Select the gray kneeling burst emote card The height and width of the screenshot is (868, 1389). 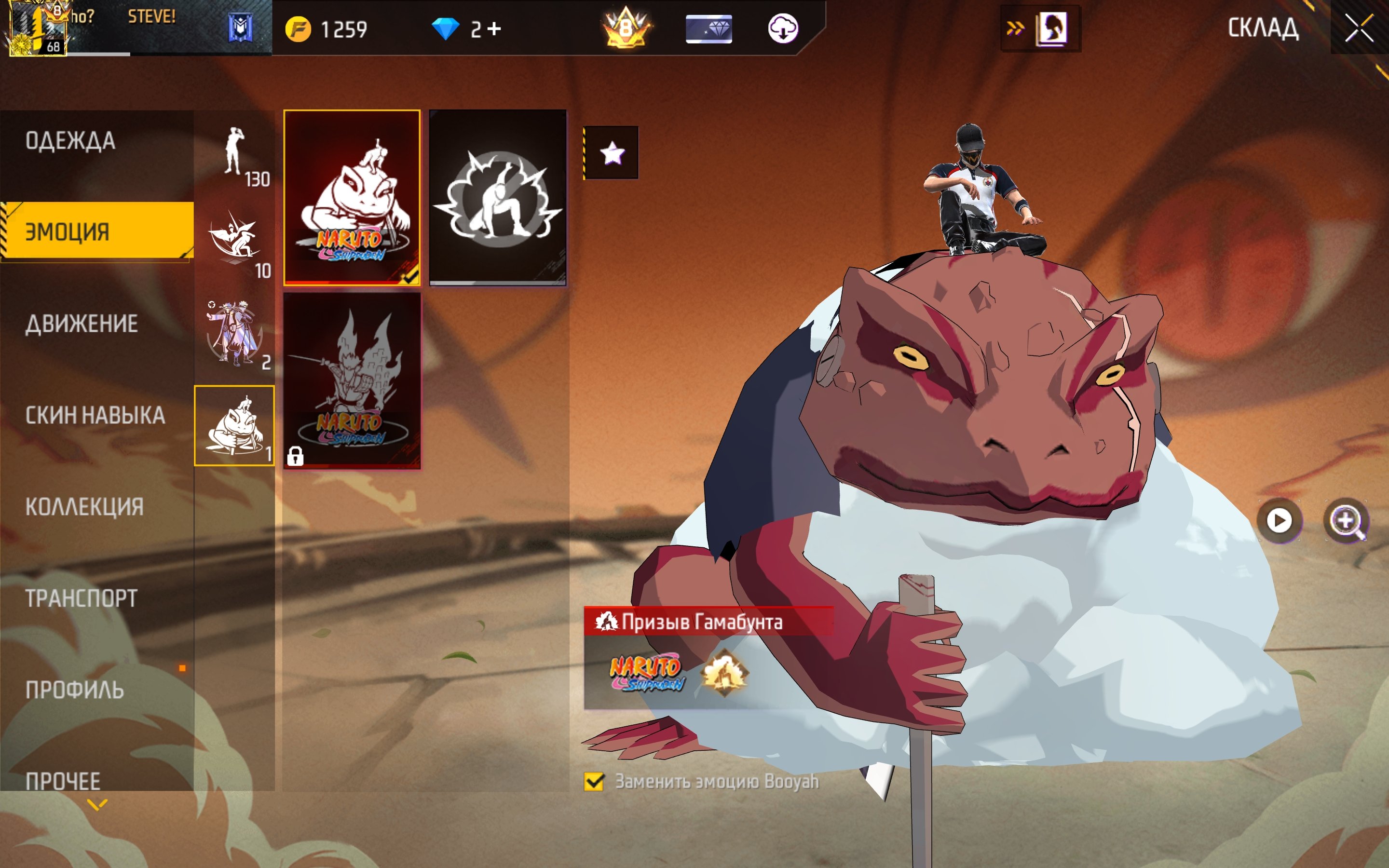pos(498,197)
